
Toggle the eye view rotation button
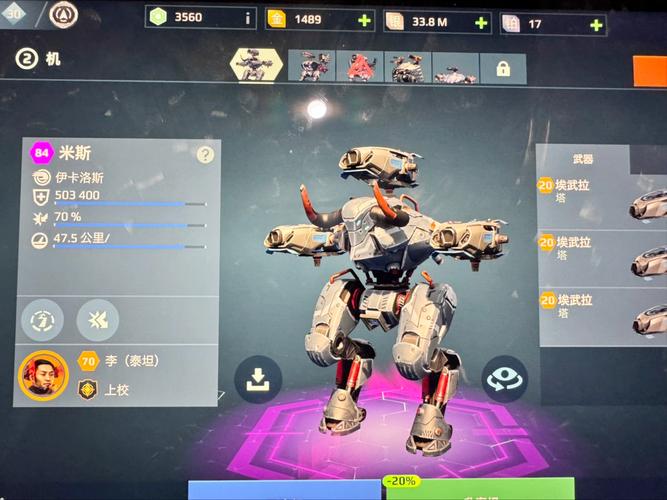coord(503,378)
